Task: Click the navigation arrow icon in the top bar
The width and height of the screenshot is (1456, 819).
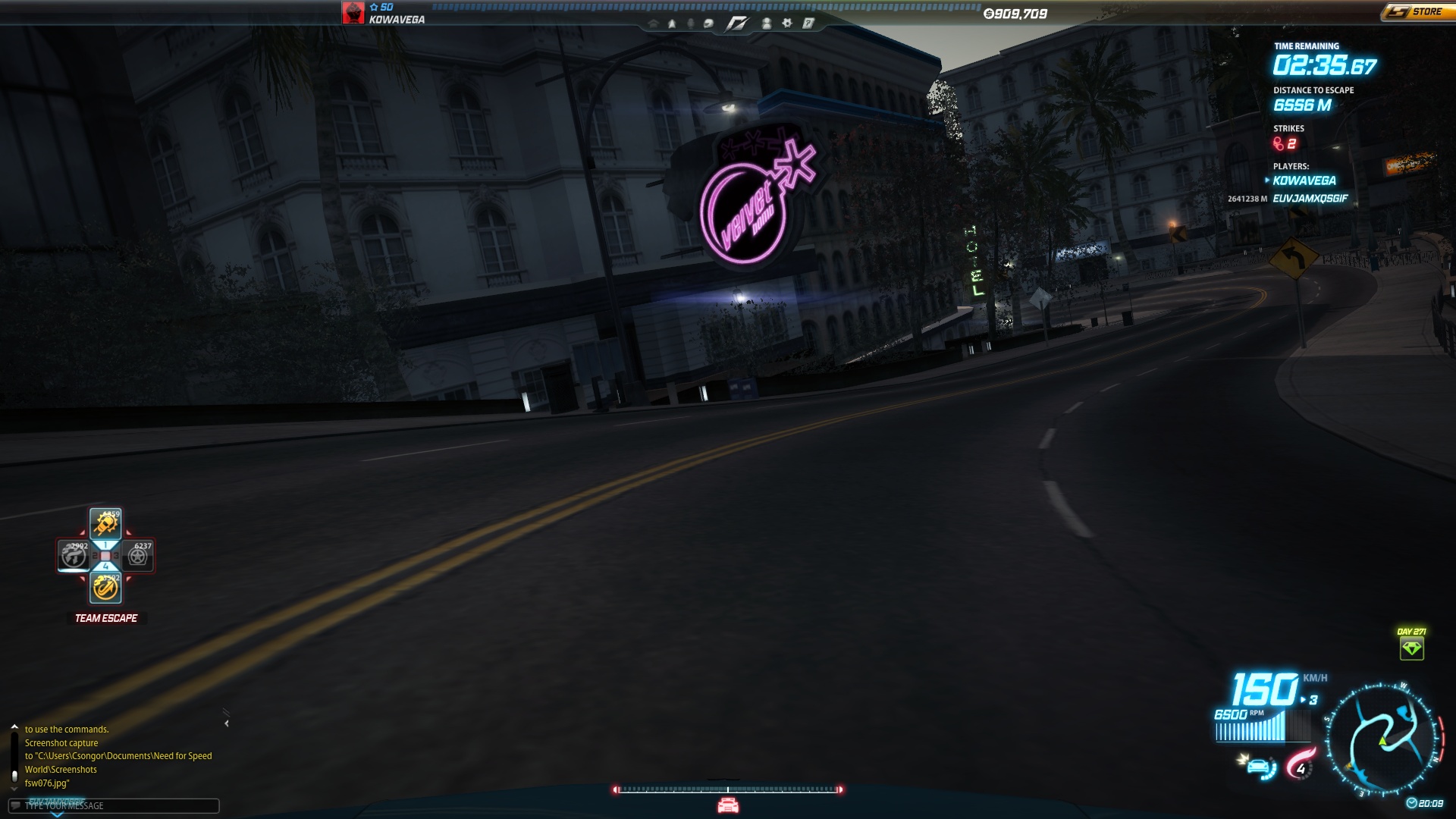Action: 672,24
